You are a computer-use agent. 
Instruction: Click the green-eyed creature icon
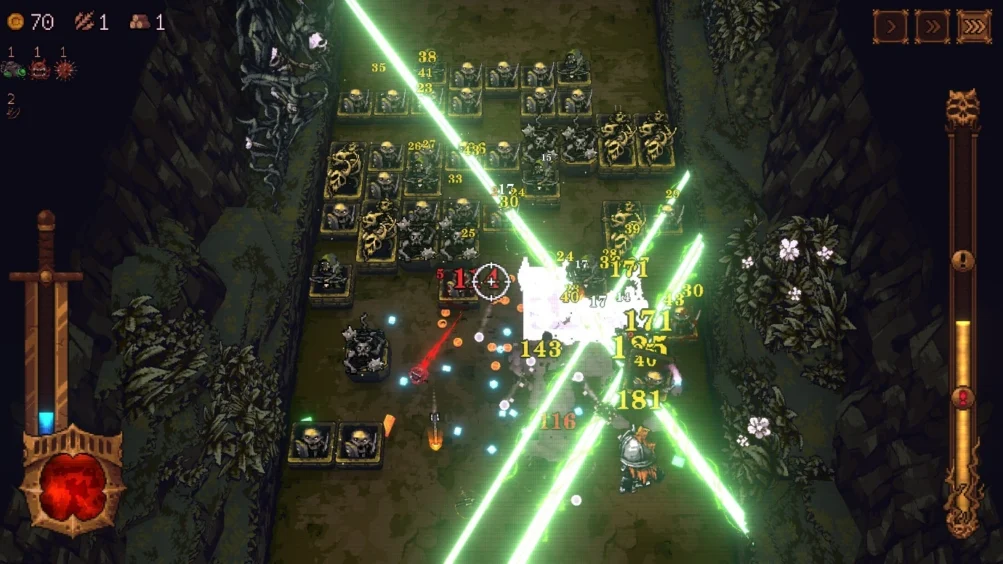point(13,70)
